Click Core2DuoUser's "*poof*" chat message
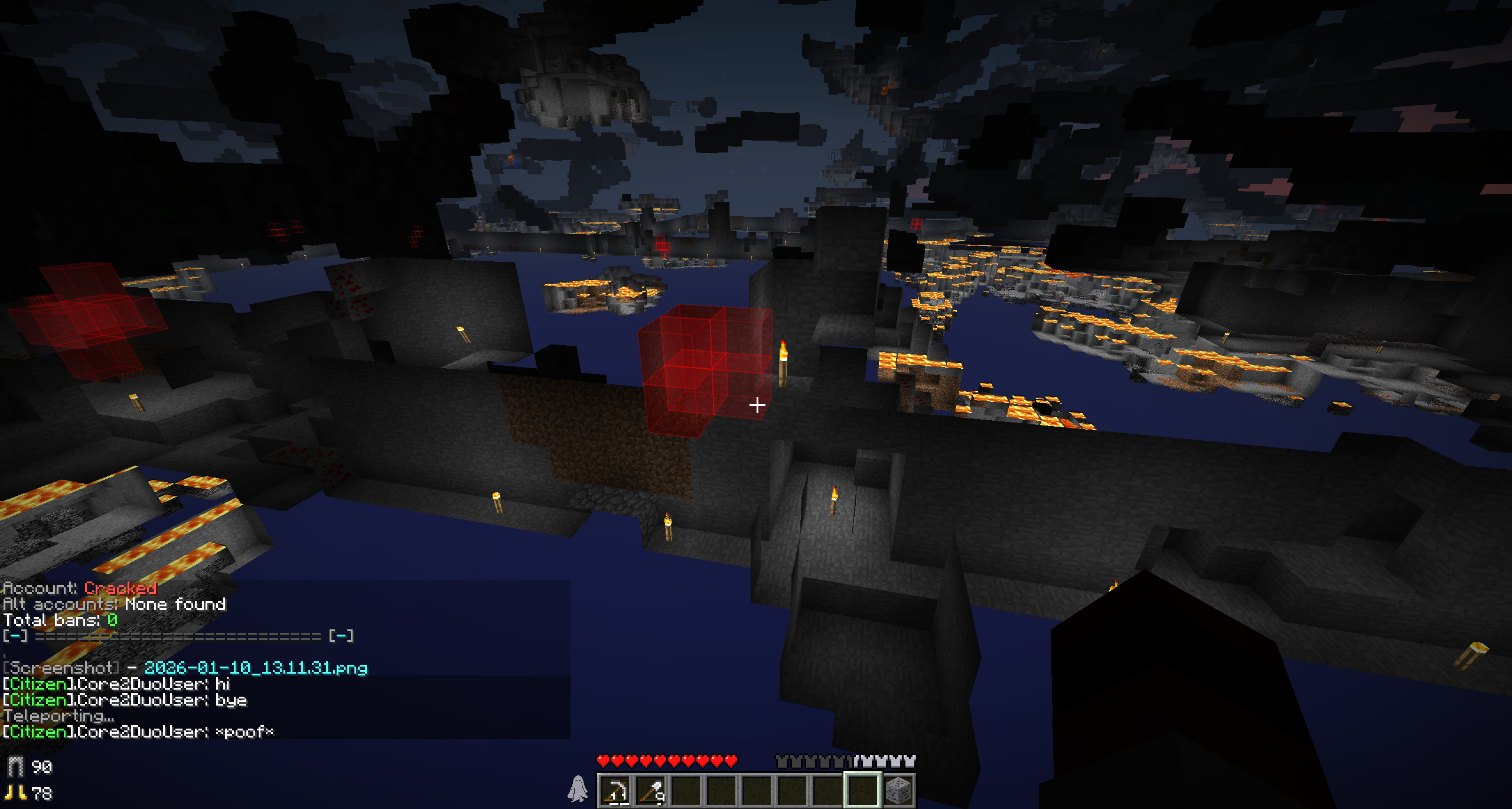The width and height of the screenshot is (1512, 809). click(139, 732)
